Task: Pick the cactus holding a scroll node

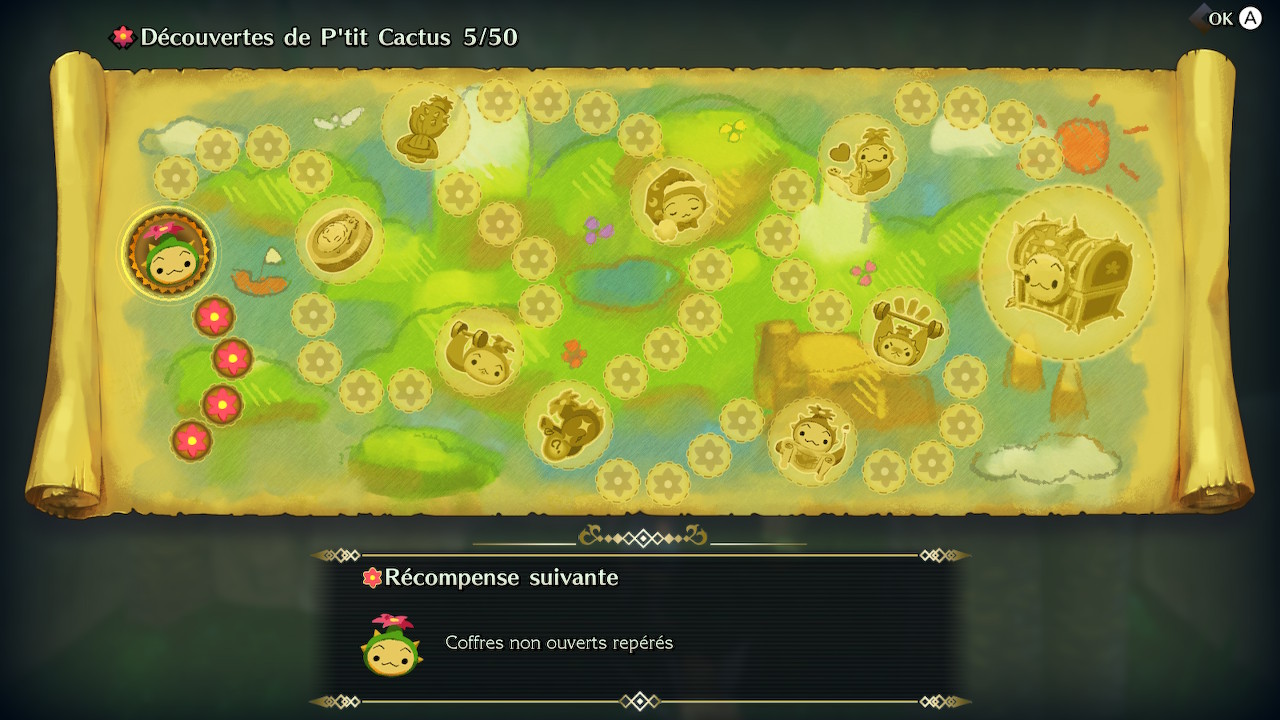Action: point(812,440)
